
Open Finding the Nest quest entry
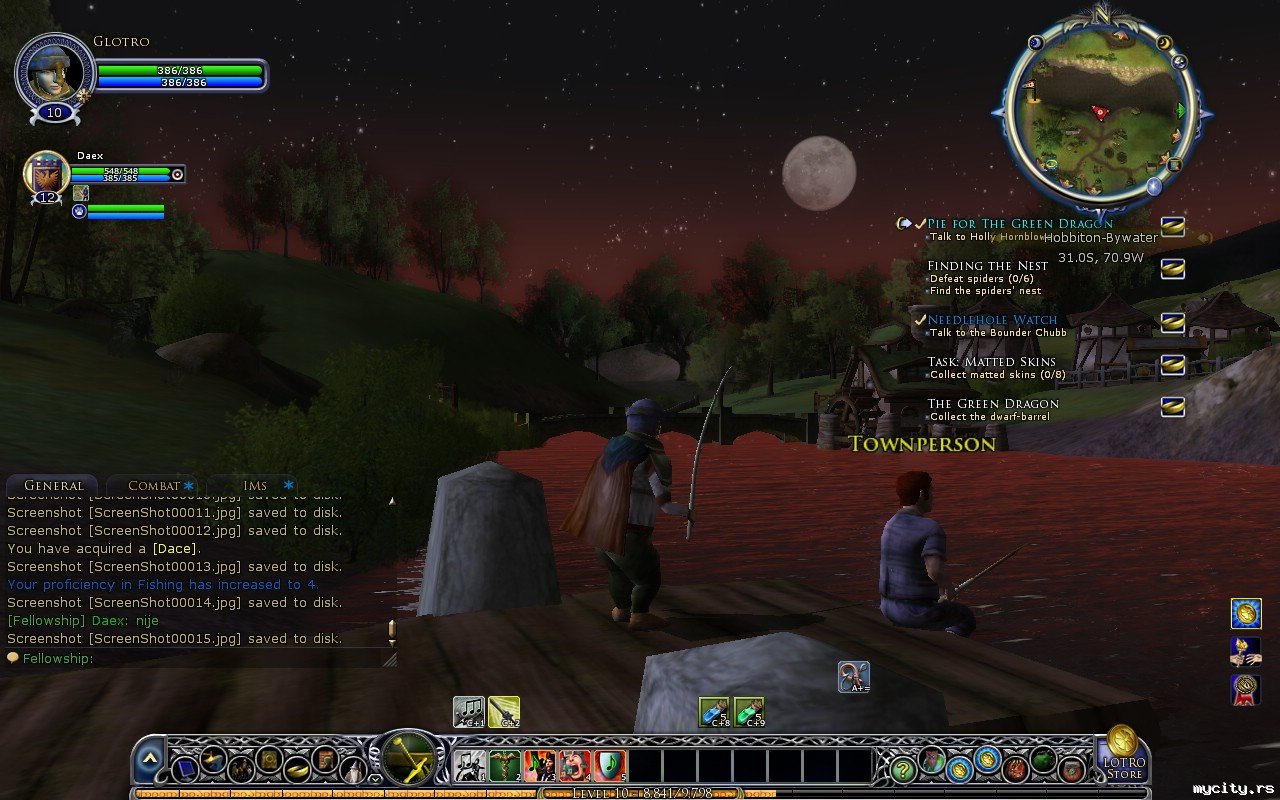[987, 266]
